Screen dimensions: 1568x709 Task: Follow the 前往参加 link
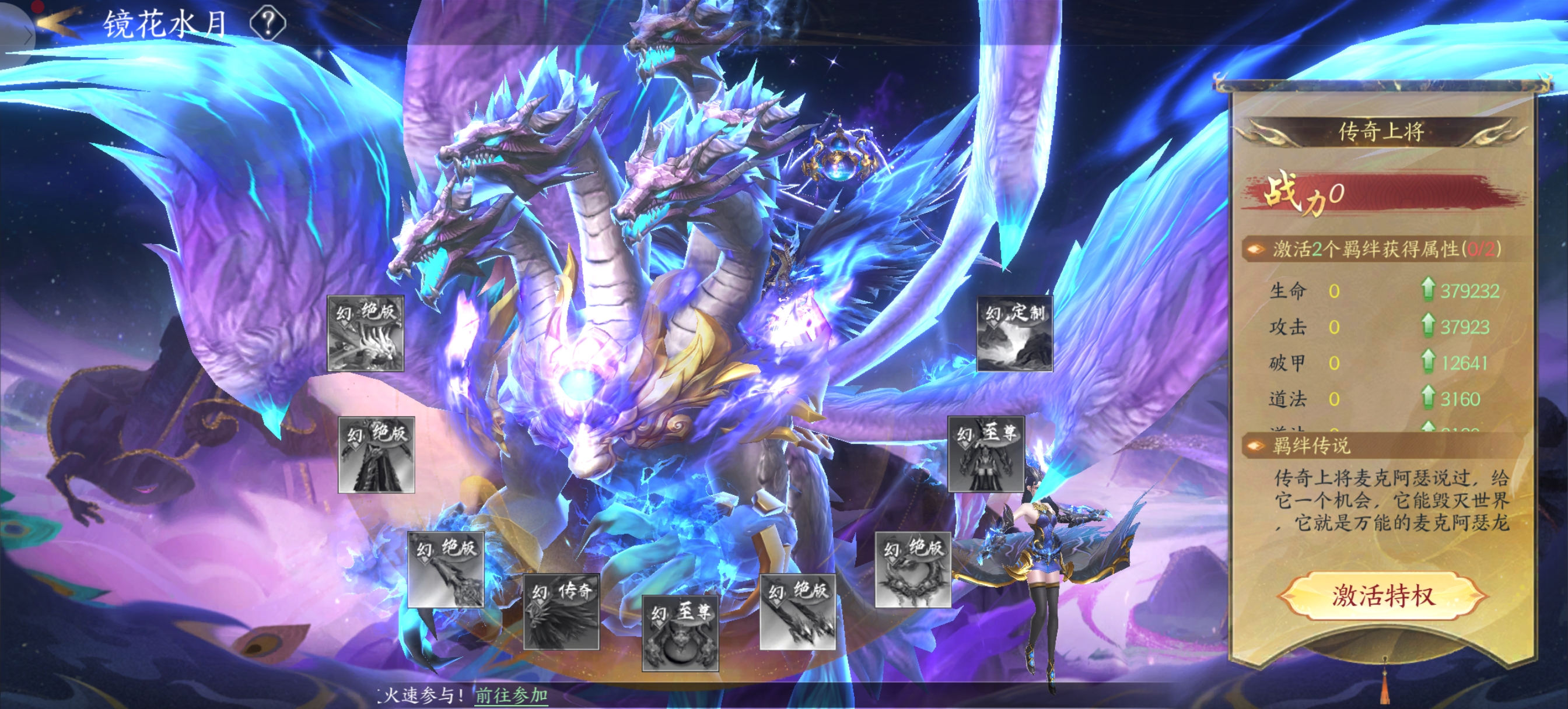(512, 695)
